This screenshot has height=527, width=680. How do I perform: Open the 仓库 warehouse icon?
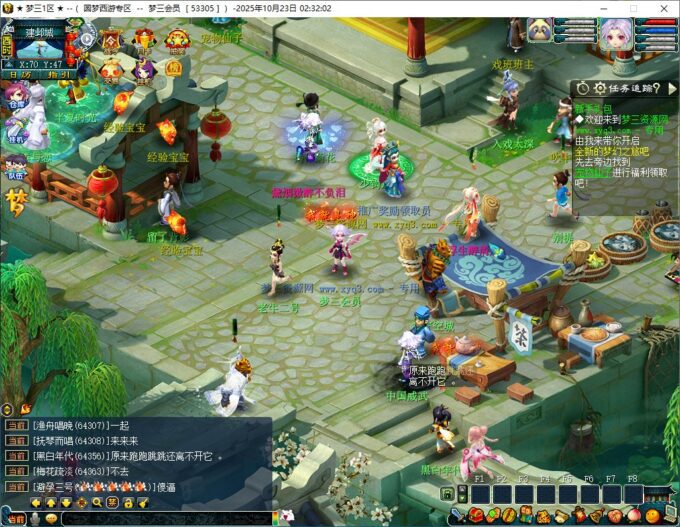coord(16,95)
